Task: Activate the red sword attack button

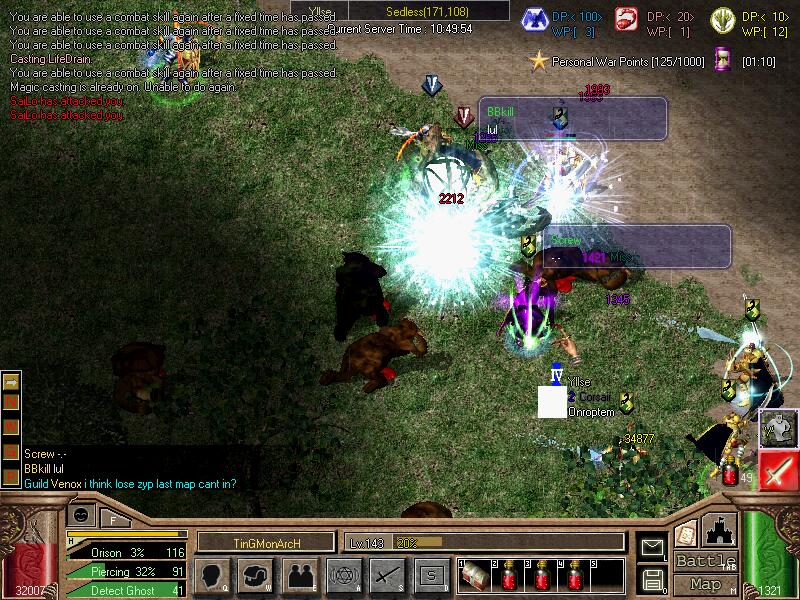Action: coord(779,470)
